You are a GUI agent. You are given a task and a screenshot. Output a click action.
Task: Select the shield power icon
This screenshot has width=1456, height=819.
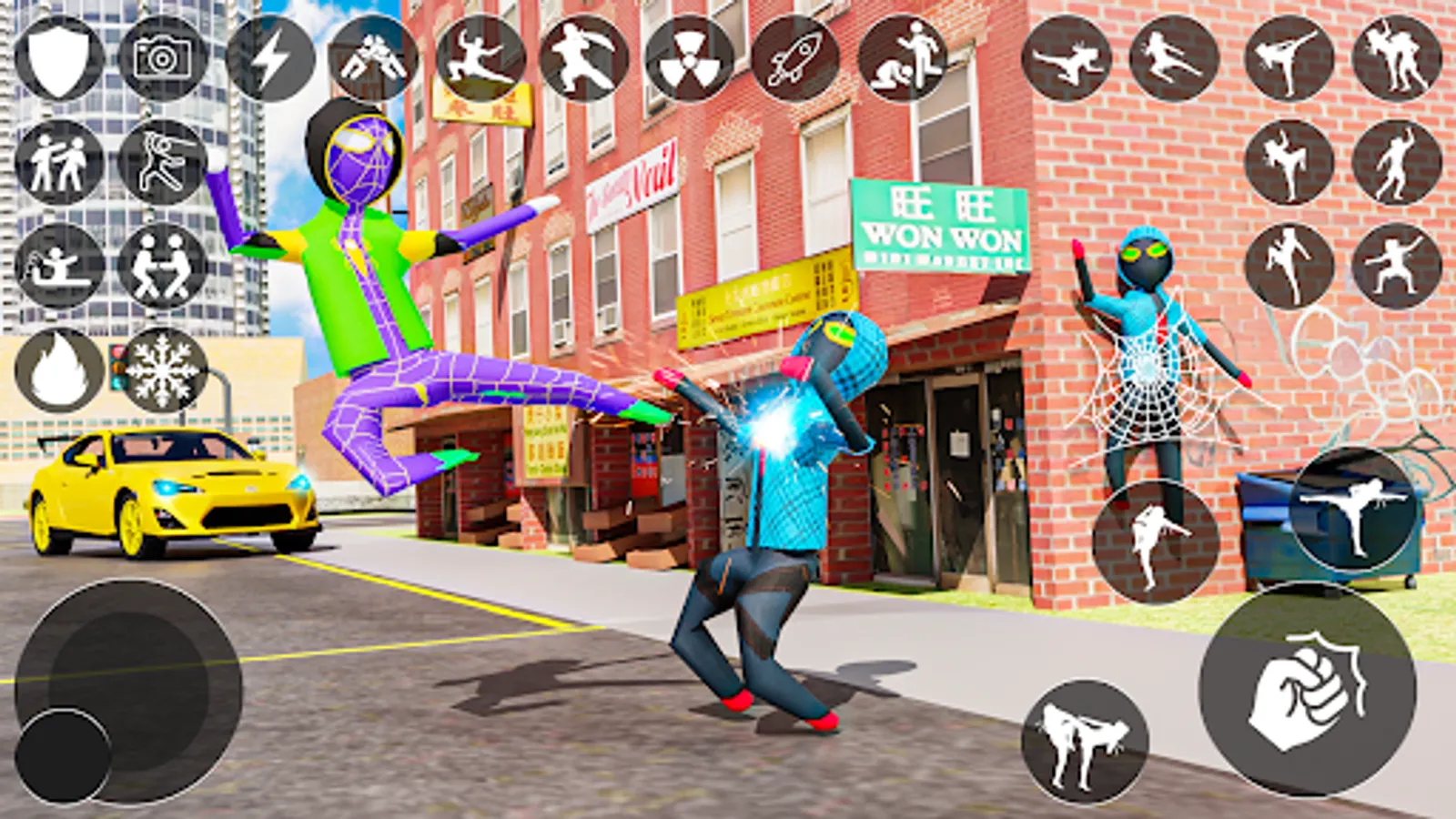click(56, 56)
